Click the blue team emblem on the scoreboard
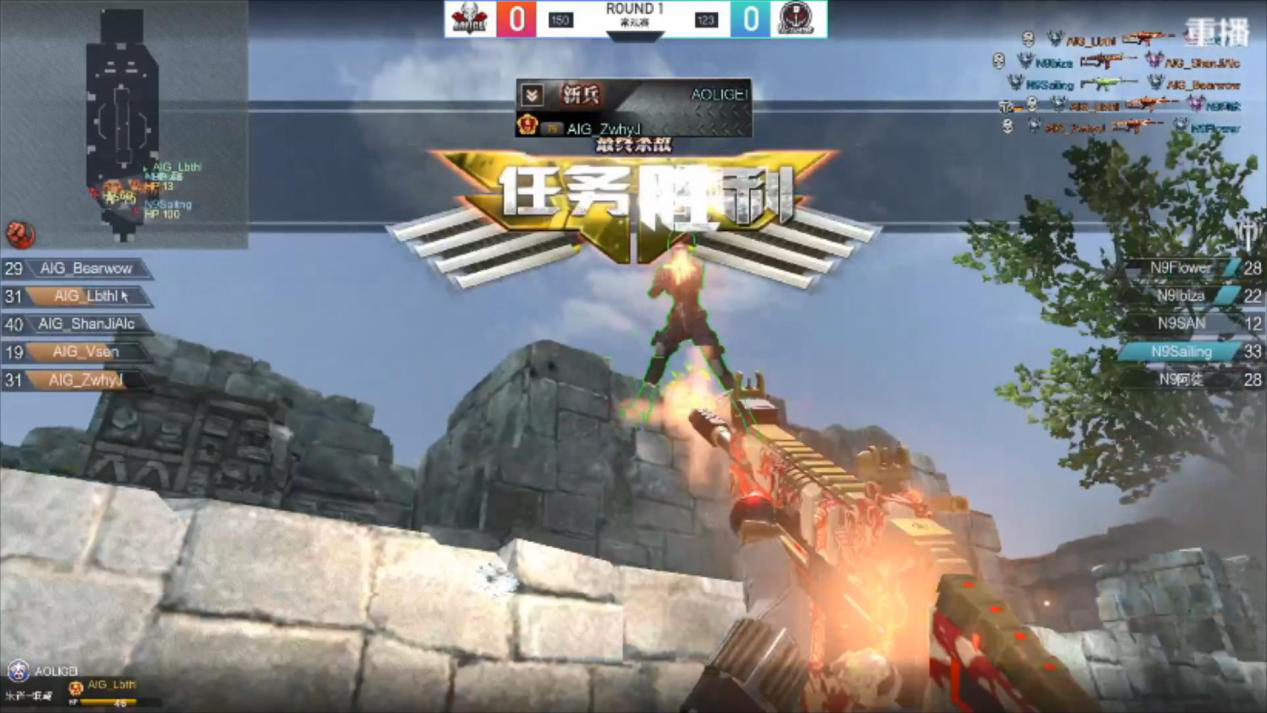This screenshot has width=1267, height=713. (796, 19)
